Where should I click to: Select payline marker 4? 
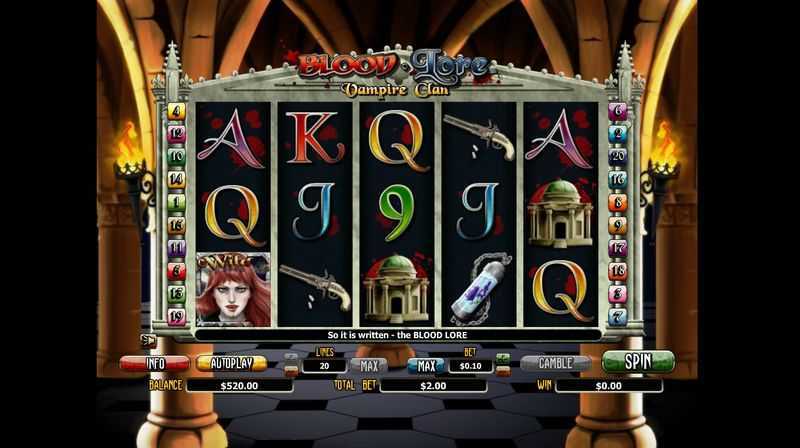click(177, 111)
